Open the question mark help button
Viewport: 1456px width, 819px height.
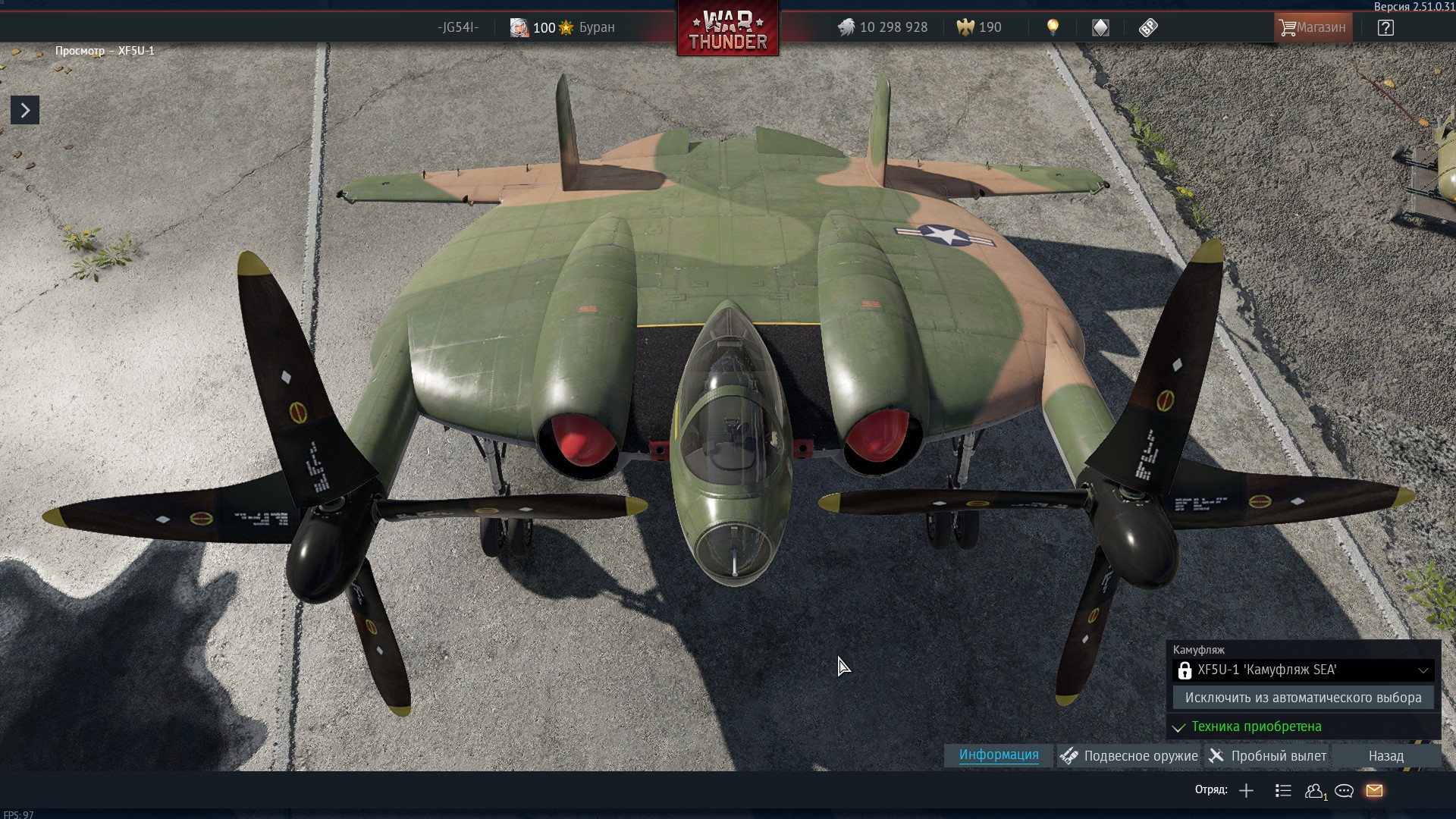click(x=1385, y=28)
